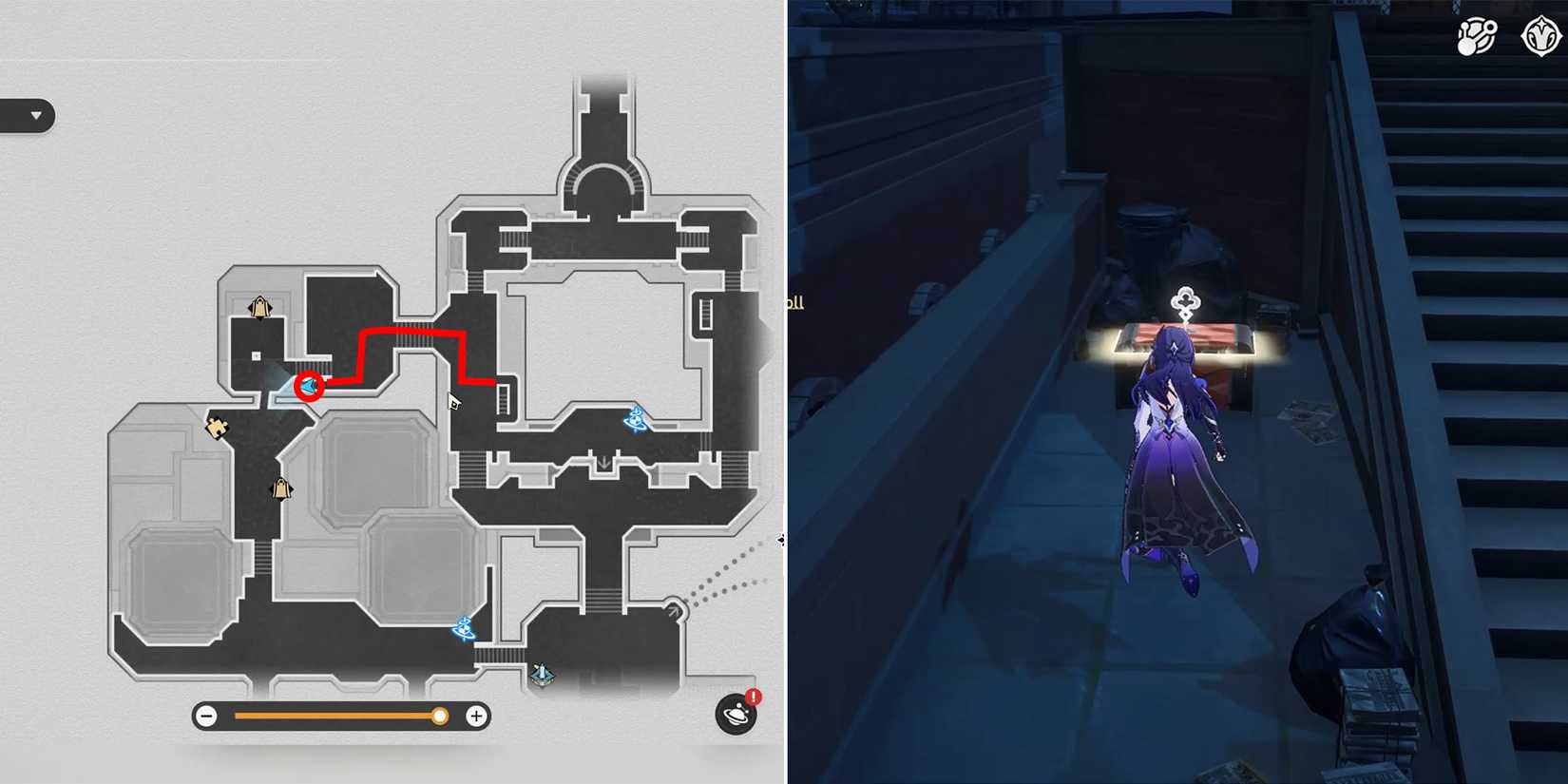The image size is (1568, 784).
Task: Select the backpack marker on the upper-left room
Action: tap(259, 307)
